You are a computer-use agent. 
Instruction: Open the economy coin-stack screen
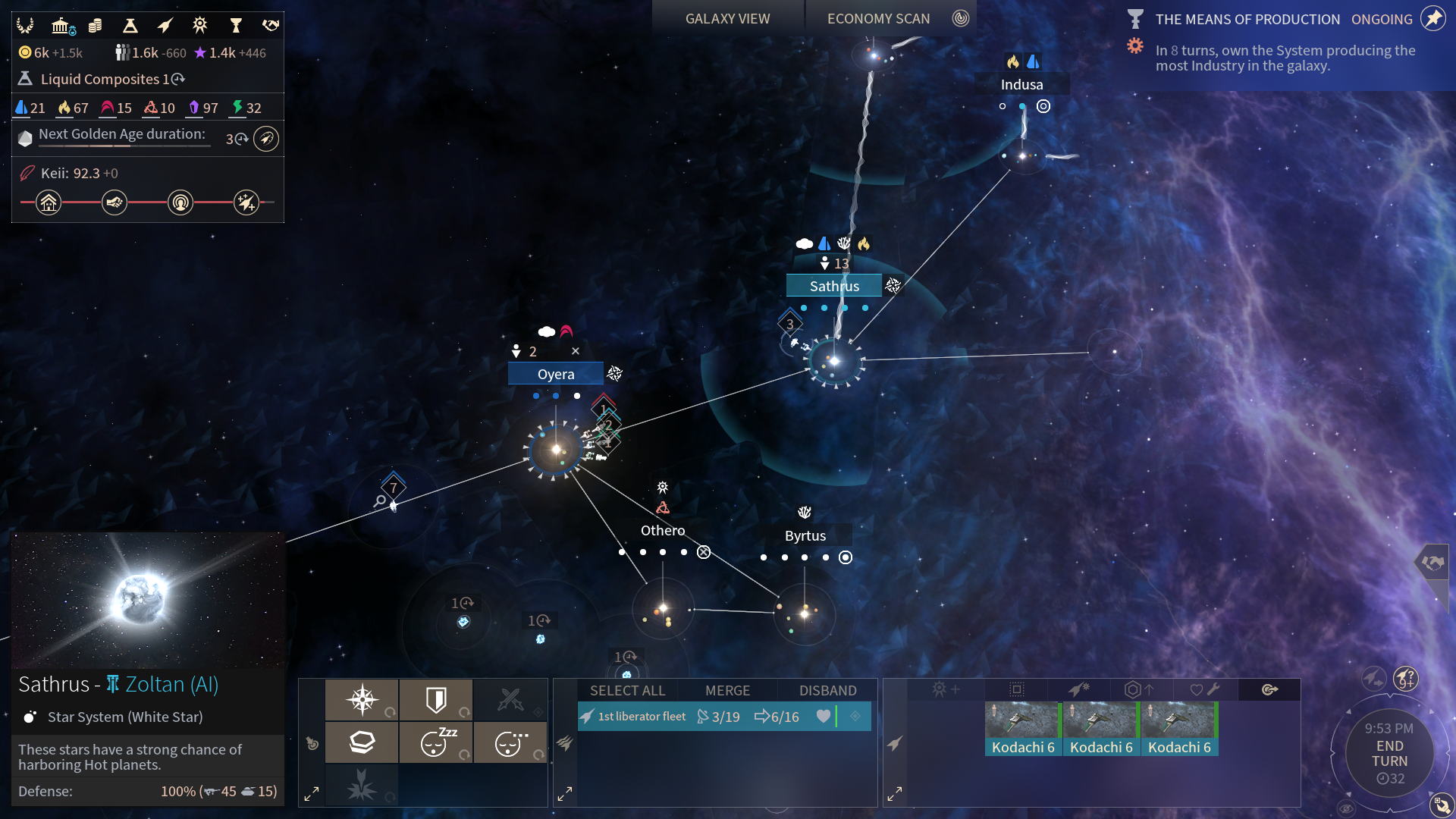95,27
